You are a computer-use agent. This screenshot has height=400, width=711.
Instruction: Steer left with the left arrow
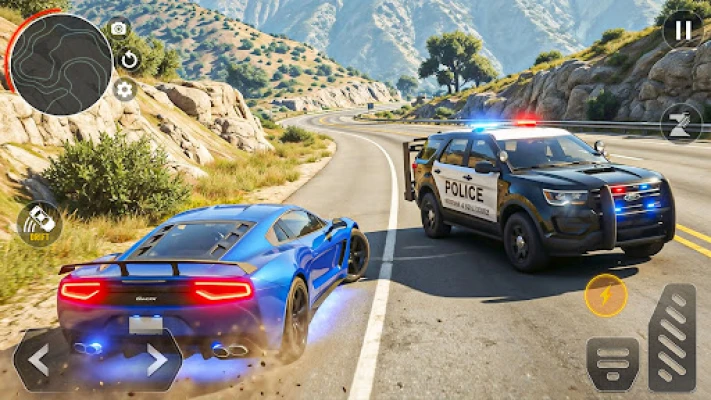(x=38, y=360)
